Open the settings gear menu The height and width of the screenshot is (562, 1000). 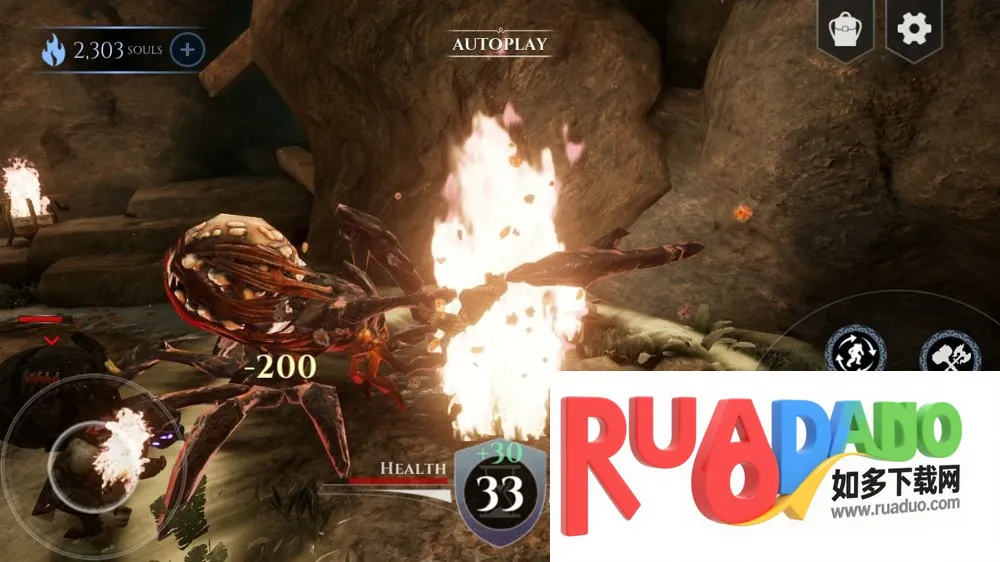[x=914, y=29]
